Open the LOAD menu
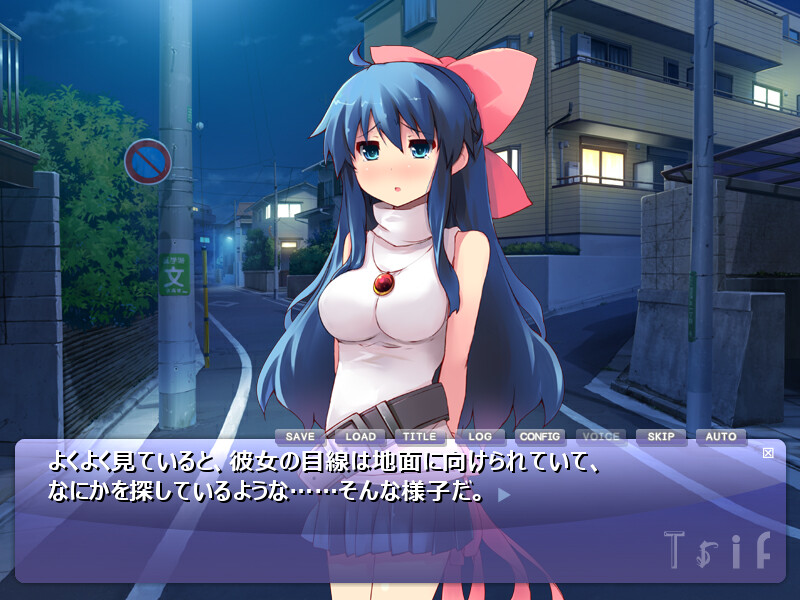The image size is (800, 600). click(x=360, y=437)
